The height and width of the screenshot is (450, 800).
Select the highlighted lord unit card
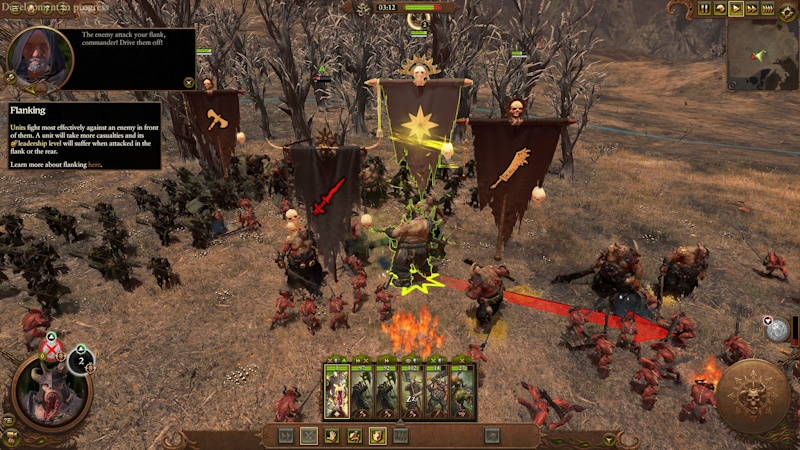(335, 391)
